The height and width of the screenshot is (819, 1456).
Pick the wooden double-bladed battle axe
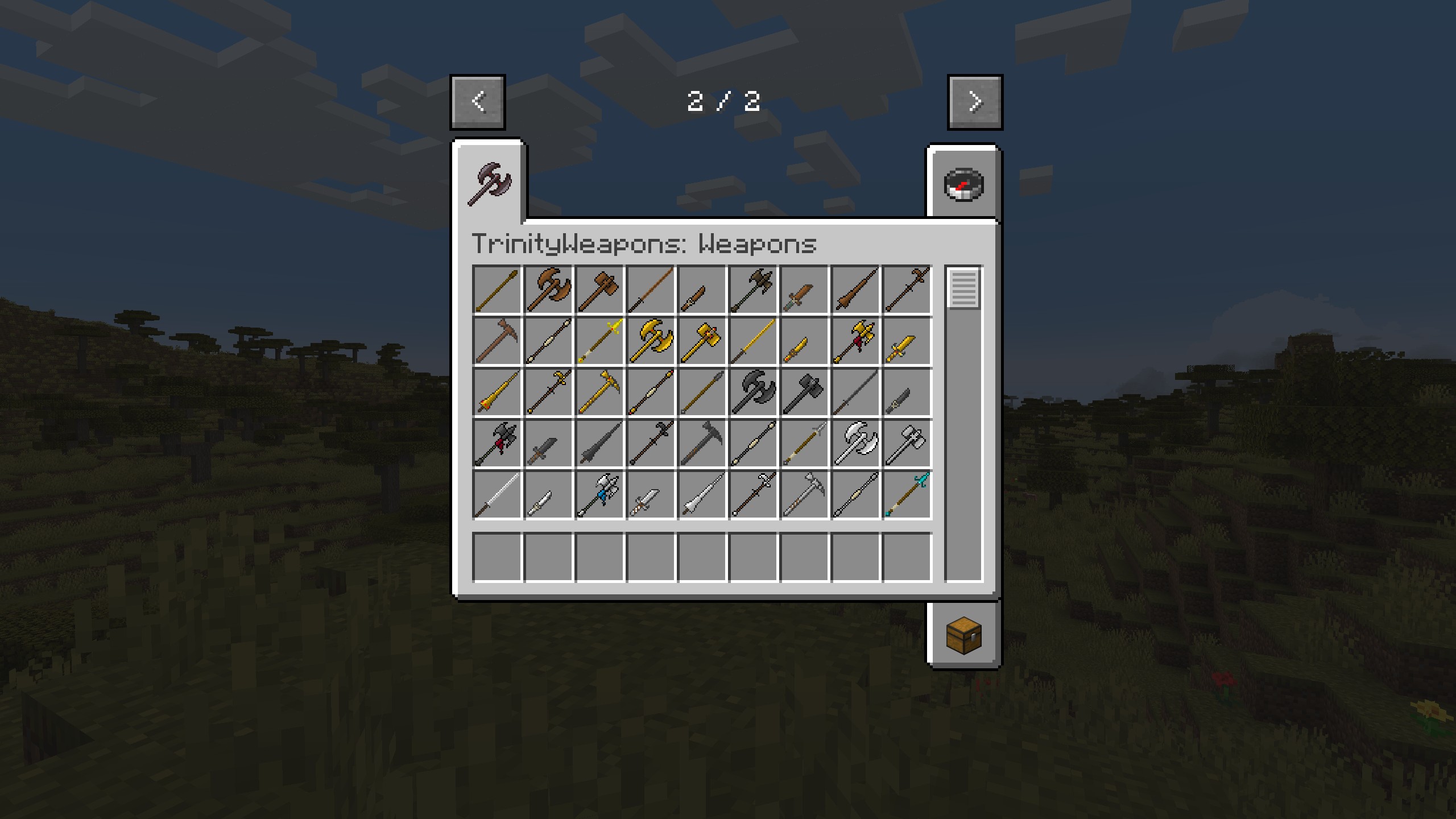coord(548,289)
